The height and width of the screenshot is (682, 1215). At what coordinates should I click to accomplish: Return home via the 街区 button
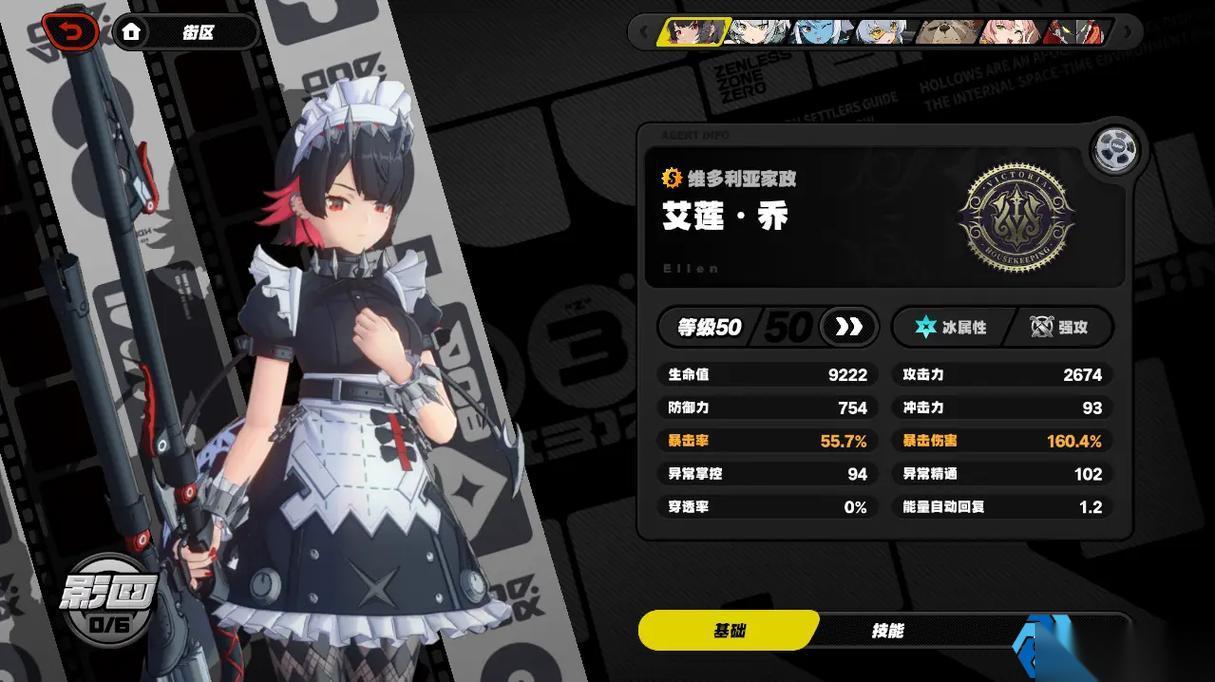pos(185,32)
